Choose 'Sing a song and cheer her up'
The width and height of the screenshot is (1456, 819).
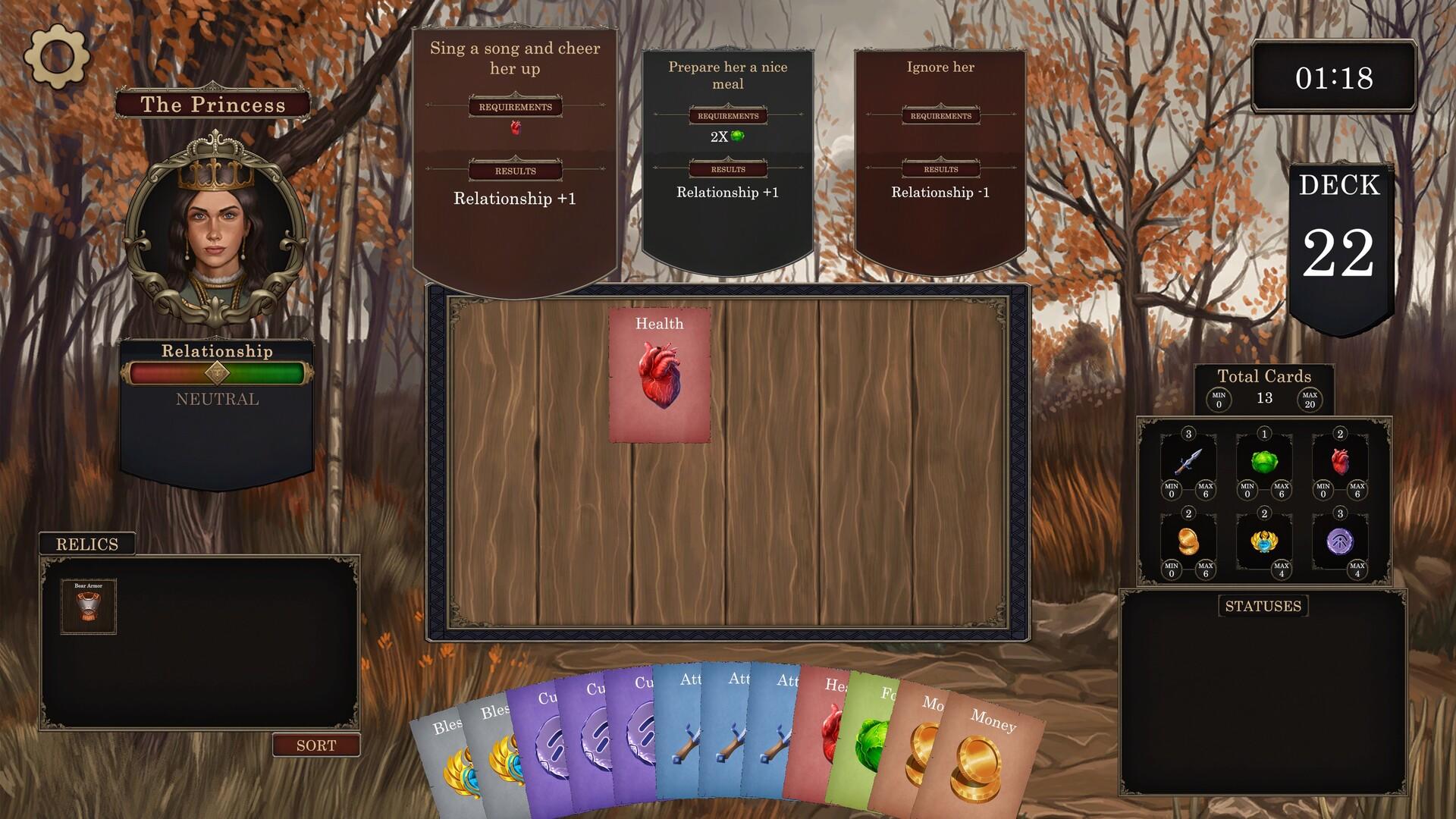click(514, 152)
